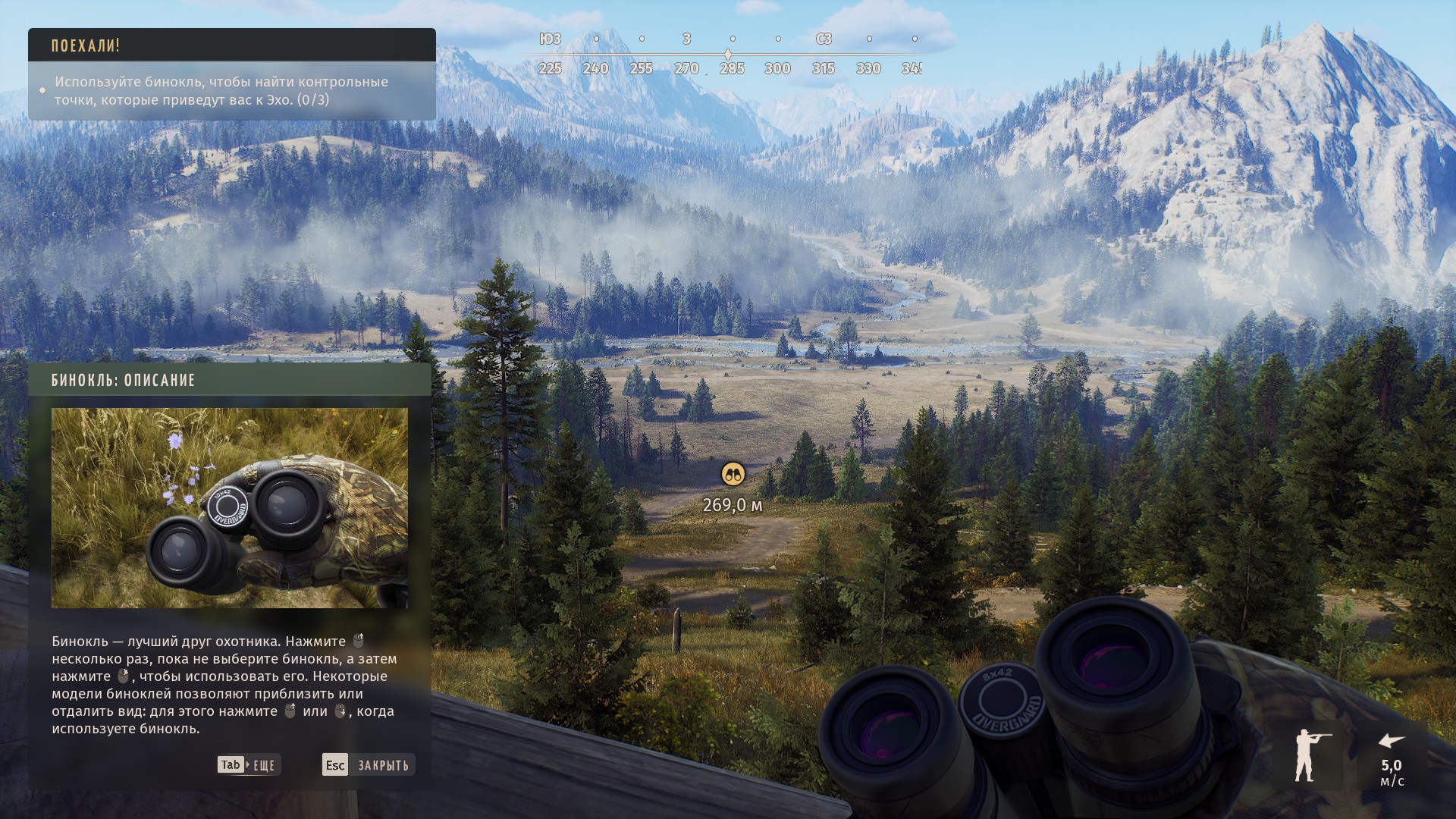View the binoculars tutorial picture
This screenshot has width=1456, height=819.
click(229, 508)
